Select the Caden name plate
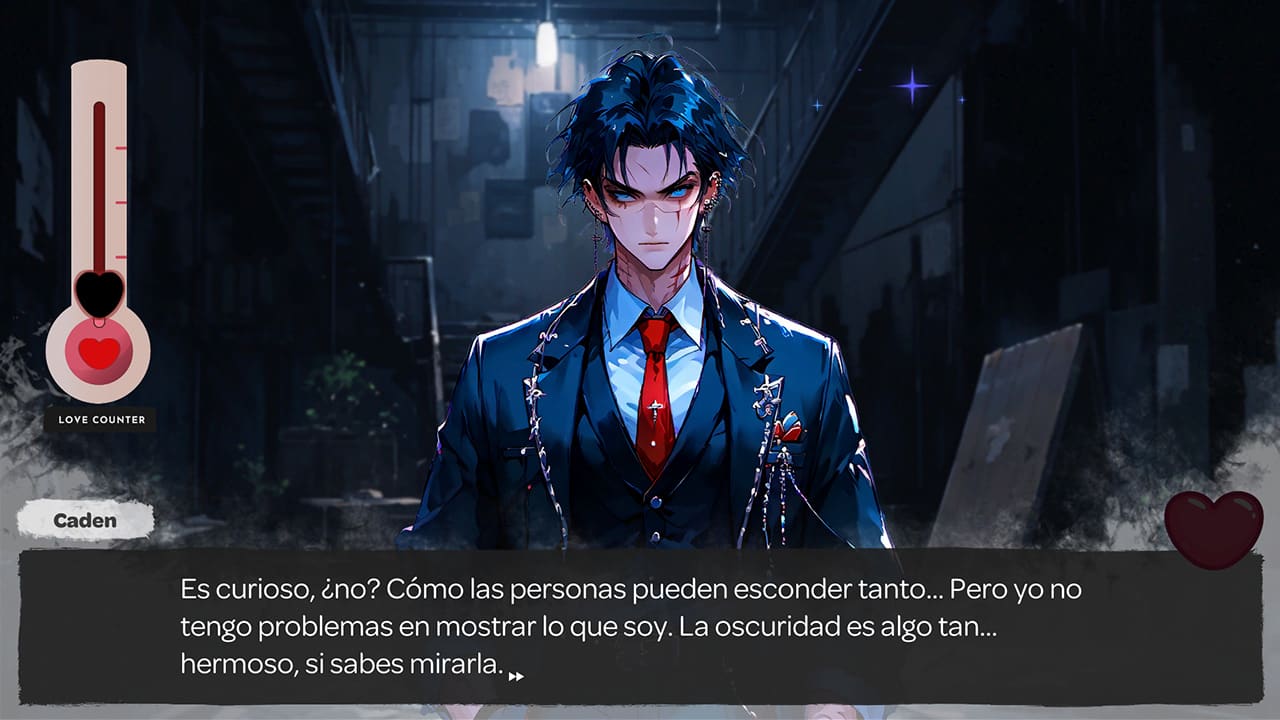Image resolution: width=1280 pixels, height=720 pixels. point(88,519)
